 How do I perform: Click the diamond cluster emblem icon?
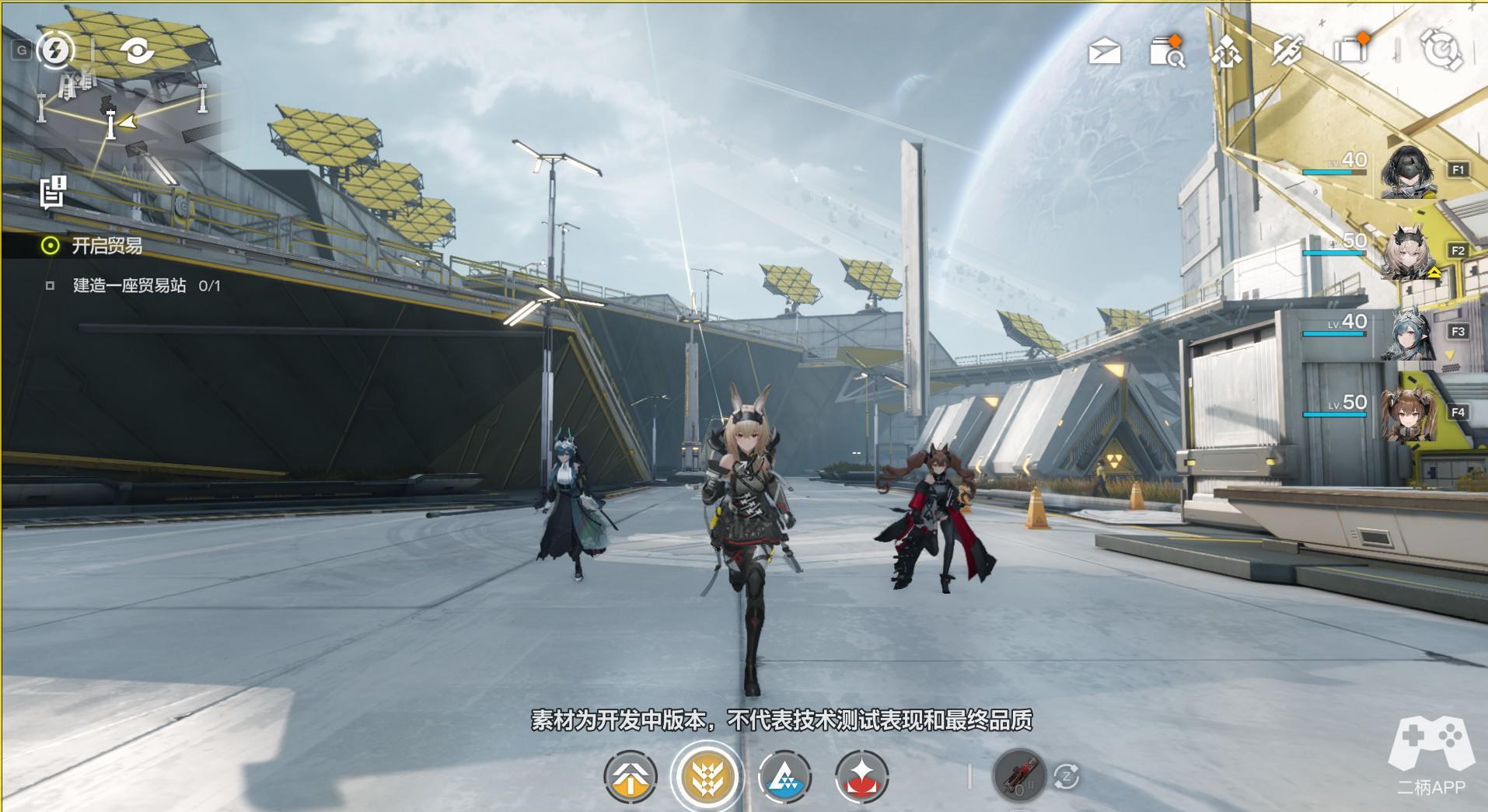click(1226, 52)
